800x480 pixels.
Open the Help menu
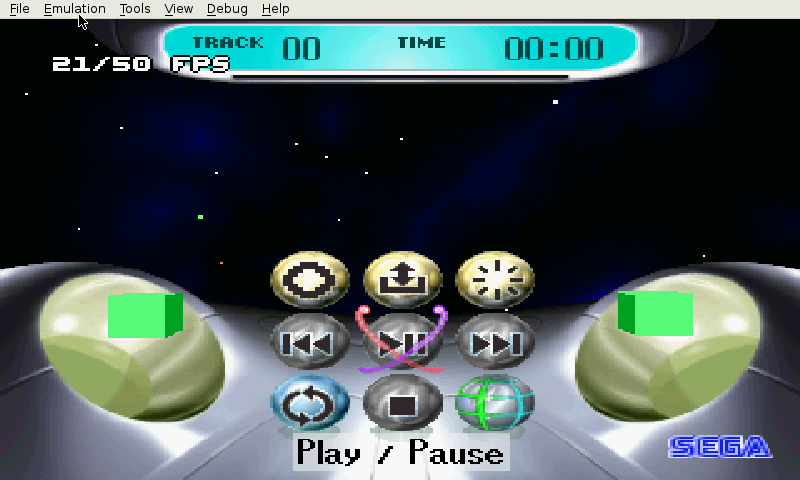(275, 9)
